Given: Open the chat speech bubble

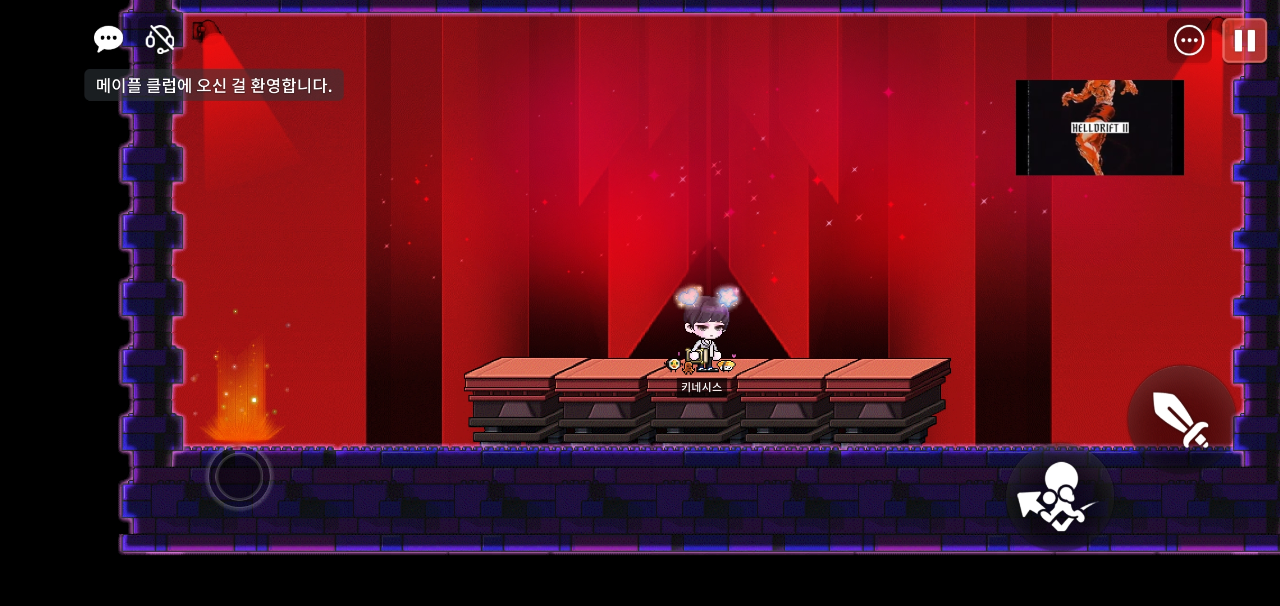Looking at the screenshot, I should [x=108, y=39].
